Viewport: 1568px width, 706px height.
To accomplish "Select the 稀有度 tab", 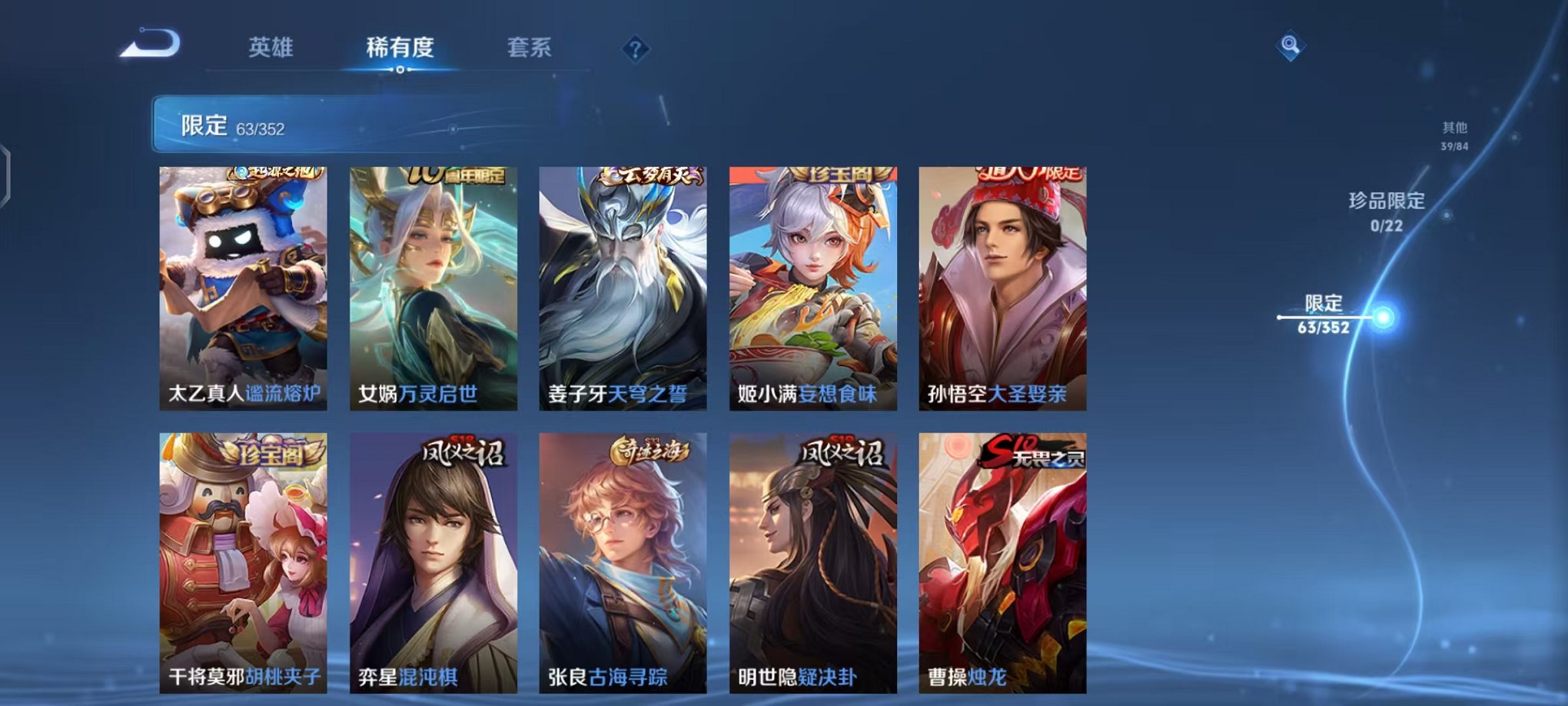I will pos(399,48).
